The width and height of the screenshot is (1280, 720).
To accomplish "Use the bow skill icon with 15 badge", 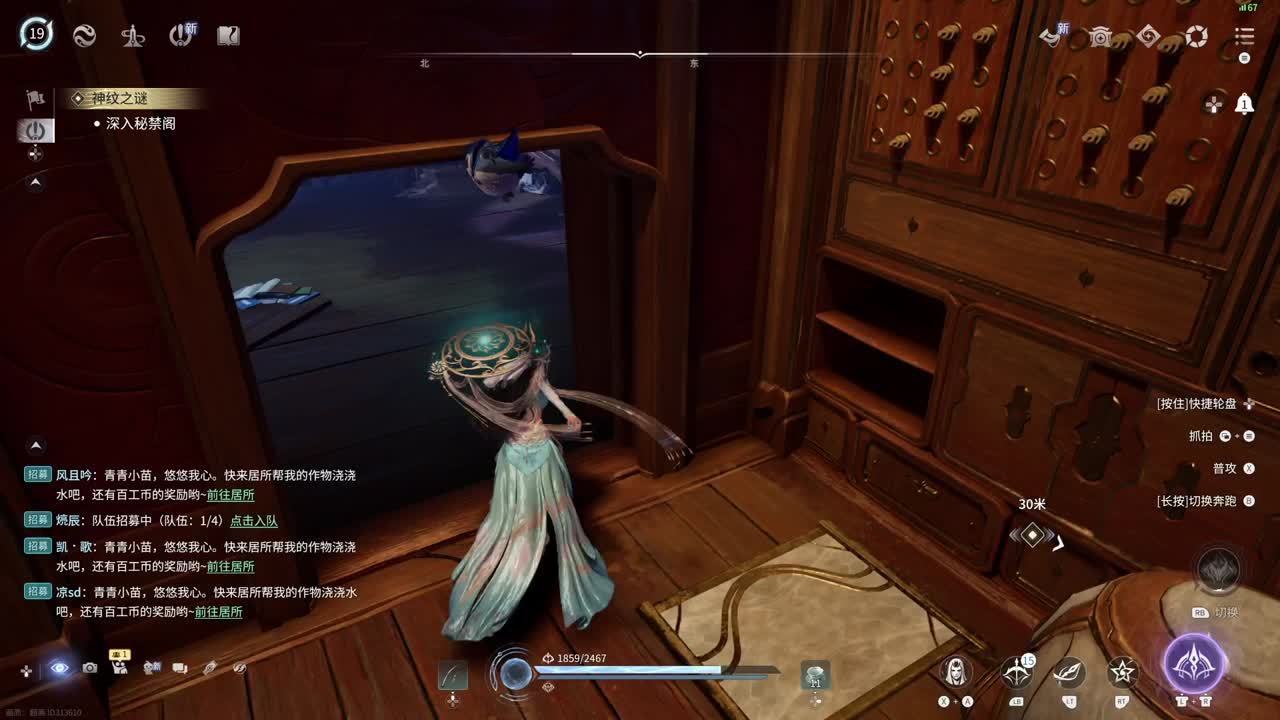I will (1018, 671).
